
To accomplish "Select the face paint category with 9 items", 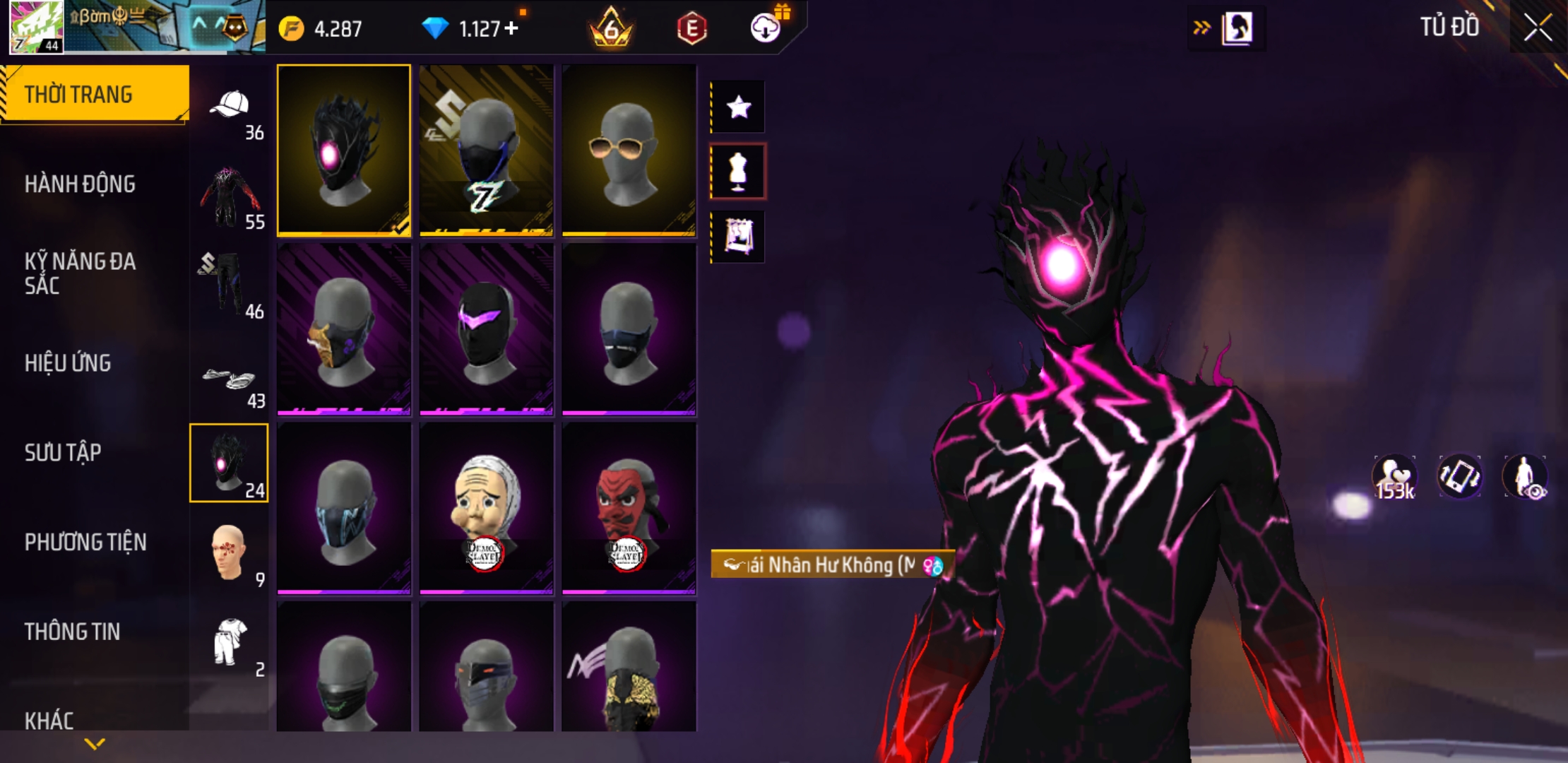I will pos(228,555).
